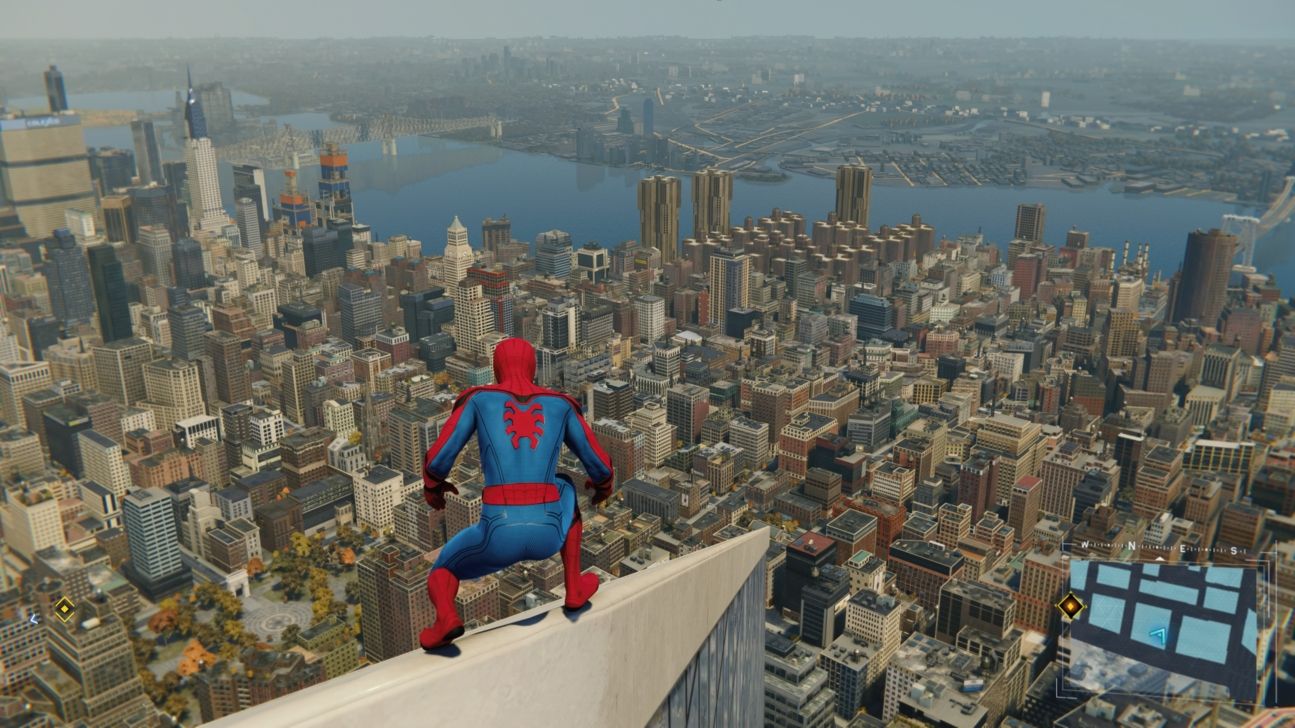Click the E compass letter on the minimap
The image size is (1295, 728).
(1181, 547)
